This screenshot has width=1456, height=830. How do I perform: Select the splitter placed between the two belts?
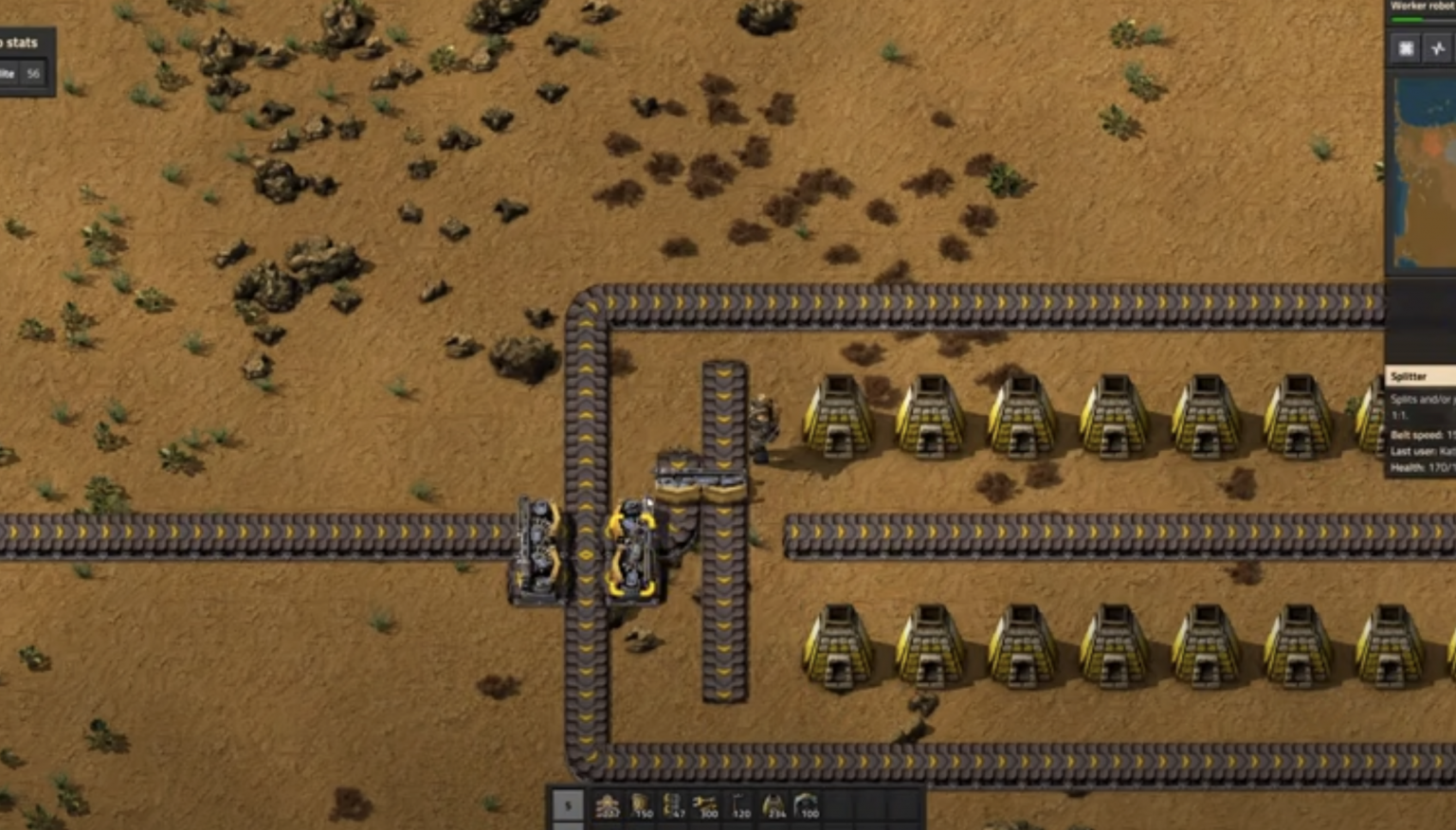coord(701,474)
